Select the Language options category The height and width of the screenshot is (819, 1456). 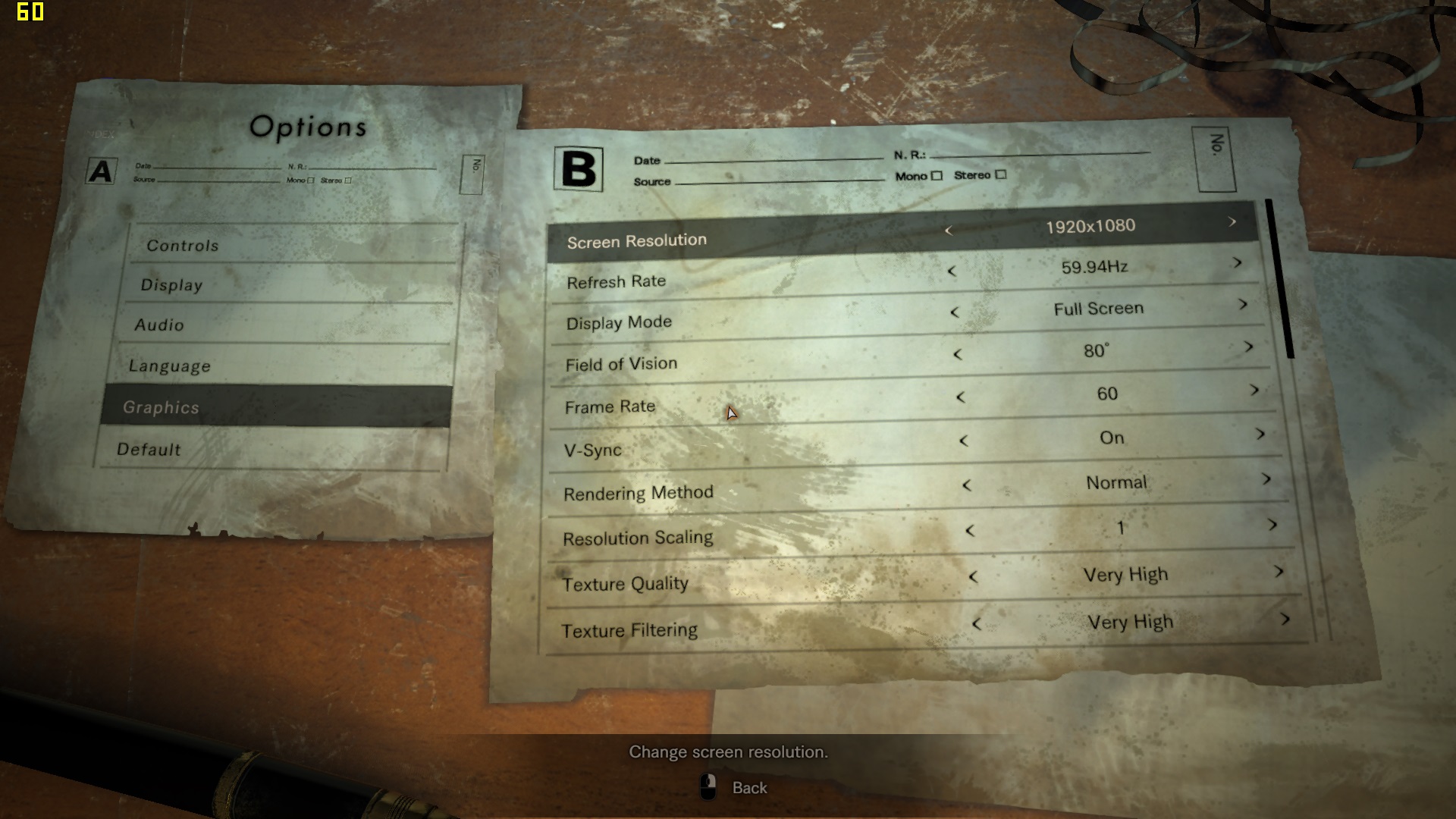[170, 366]
